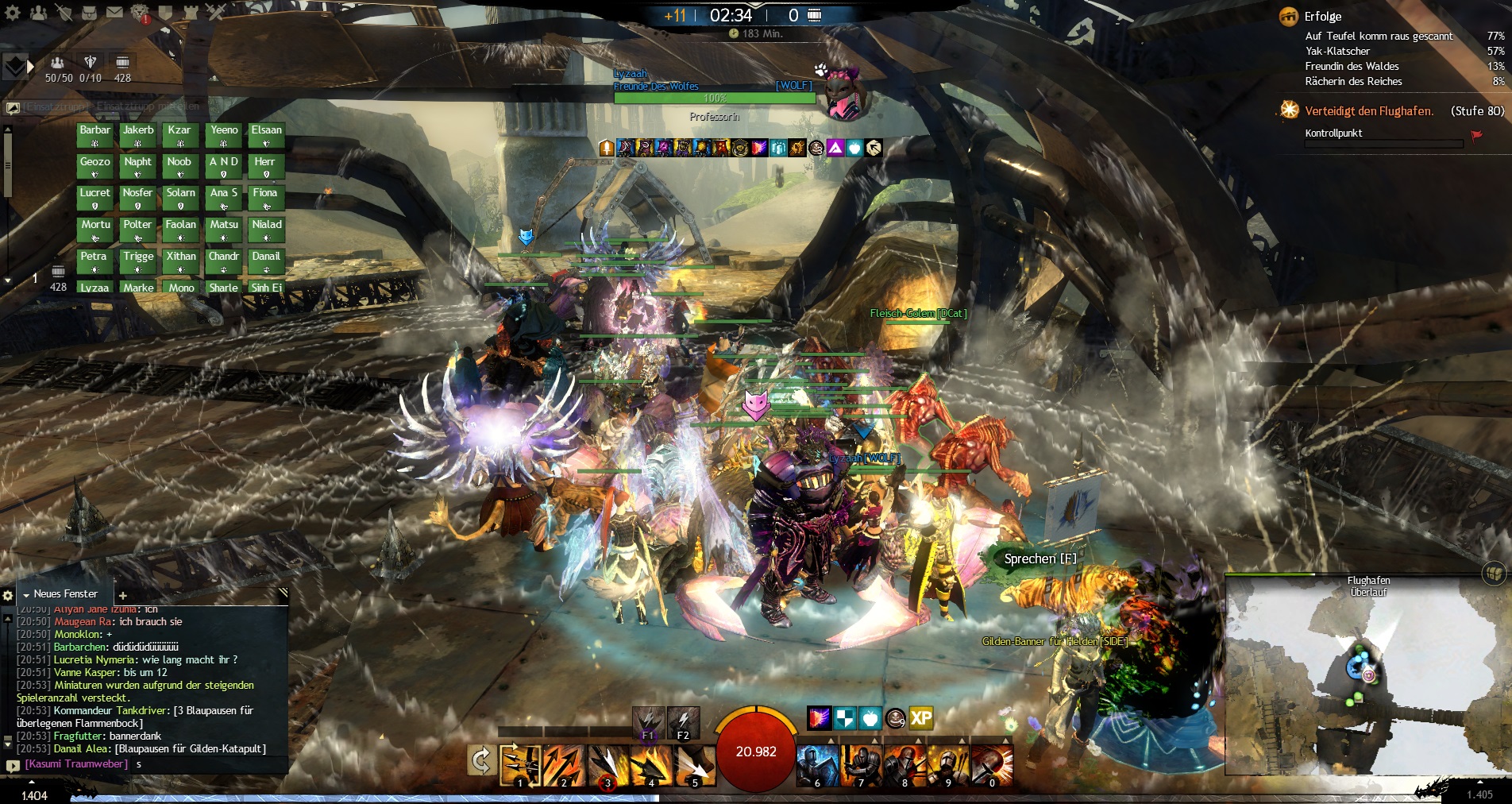Open chat settings gear icon
The height and width of the screenshot is (804, 1512).
(x=8, y=595)
